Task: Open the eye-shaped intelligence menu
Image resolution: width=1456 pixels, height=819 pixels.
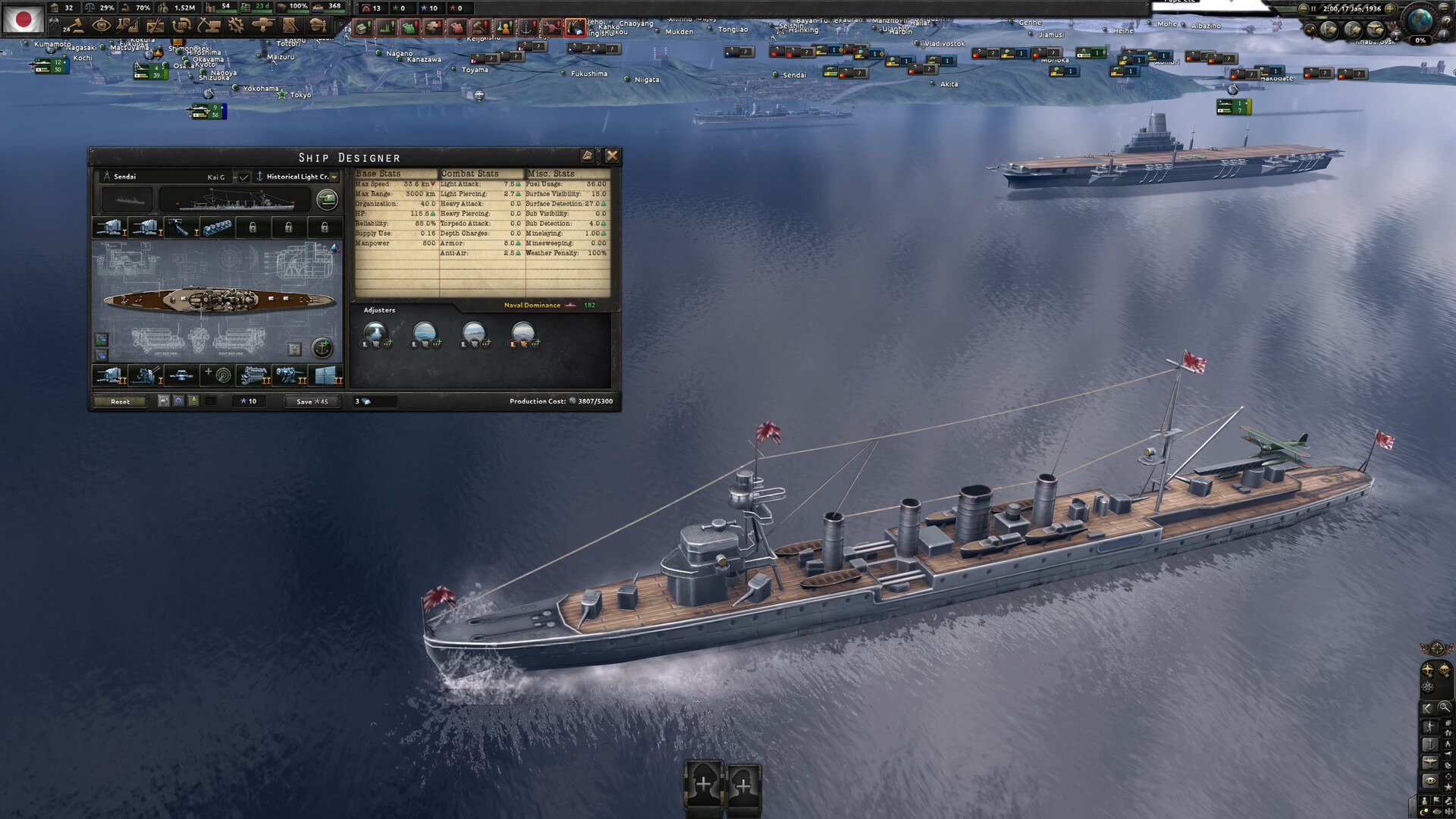Action: click(101, 26)
